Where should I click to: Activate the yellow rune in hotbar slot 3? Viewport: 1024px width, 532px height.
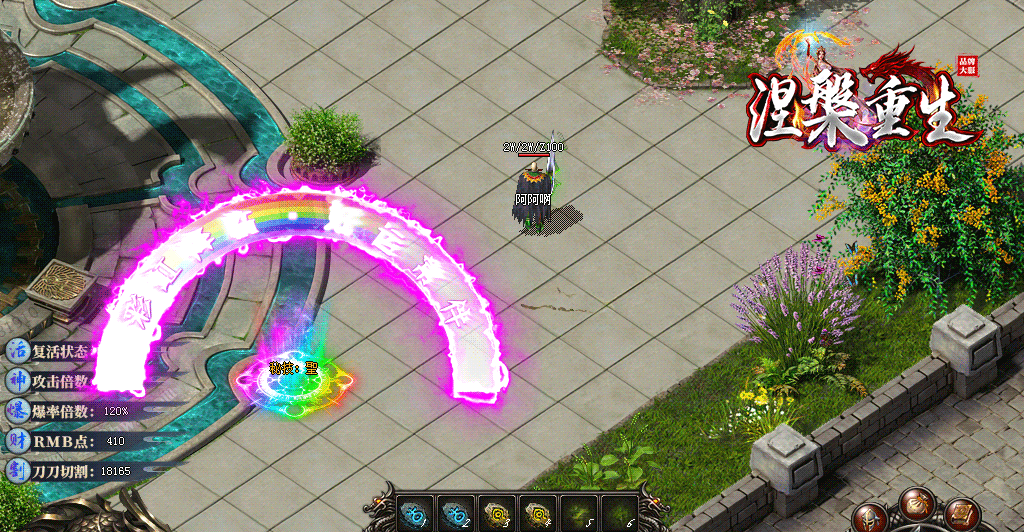496,512
